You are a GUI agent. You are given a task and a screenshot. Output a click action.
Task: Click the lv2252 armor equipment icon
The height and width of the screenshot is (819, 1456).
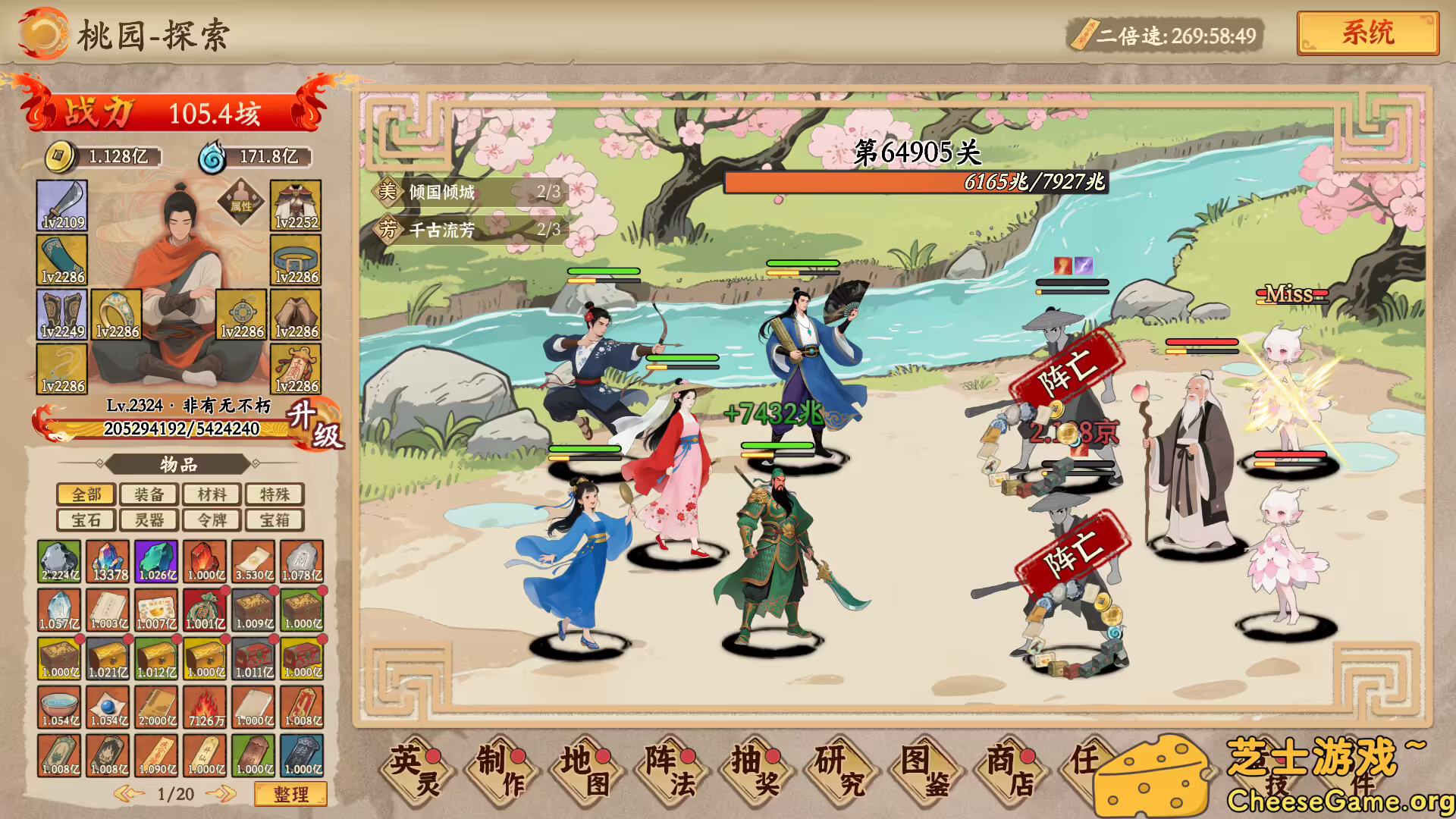point(296,205)
